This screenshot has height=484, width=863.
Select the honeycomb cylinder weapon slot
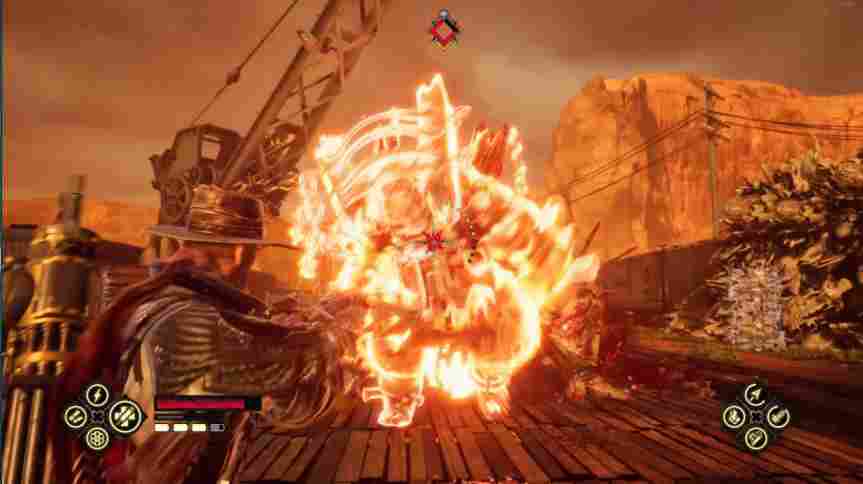tap(99, 437)
